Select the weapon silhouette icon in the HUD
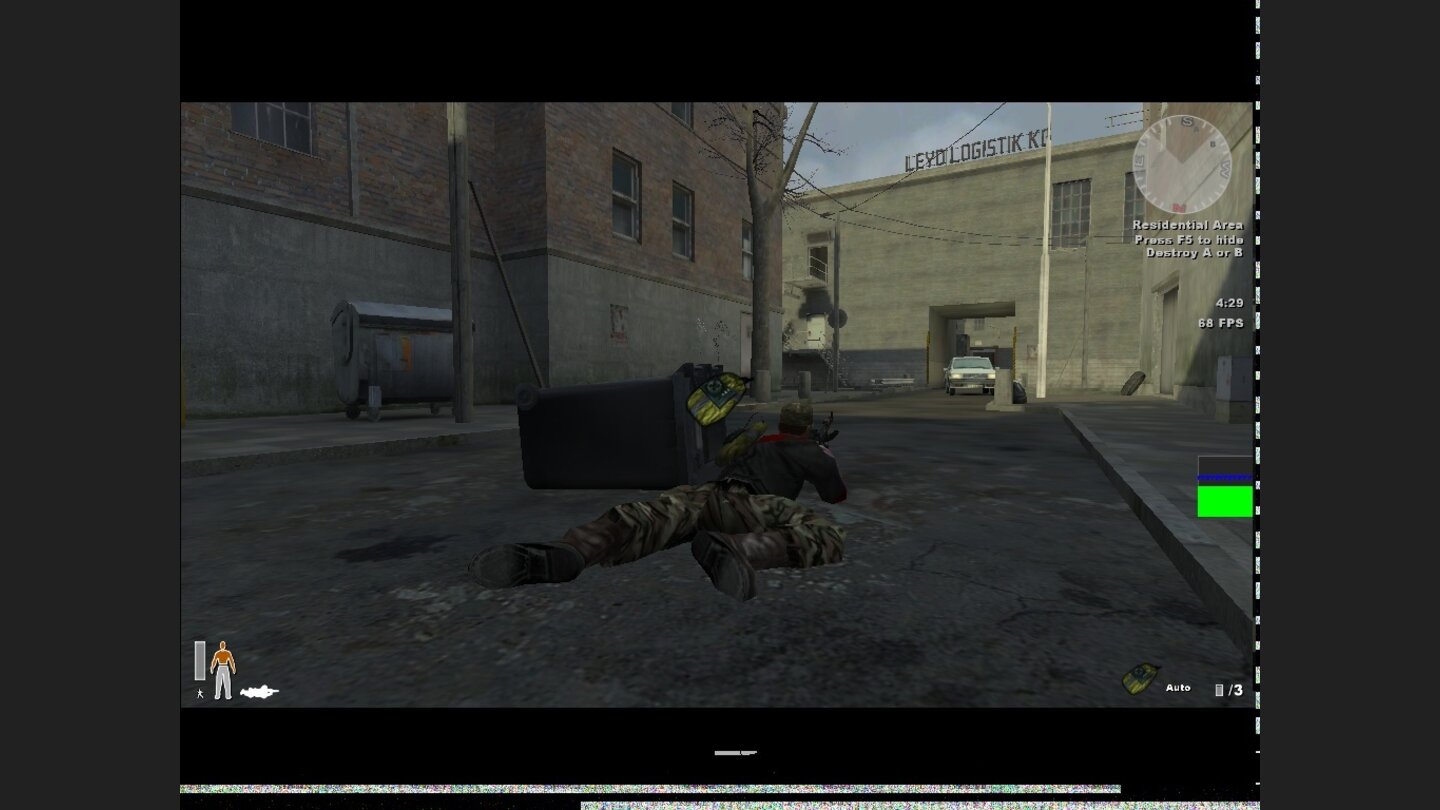 260,690
